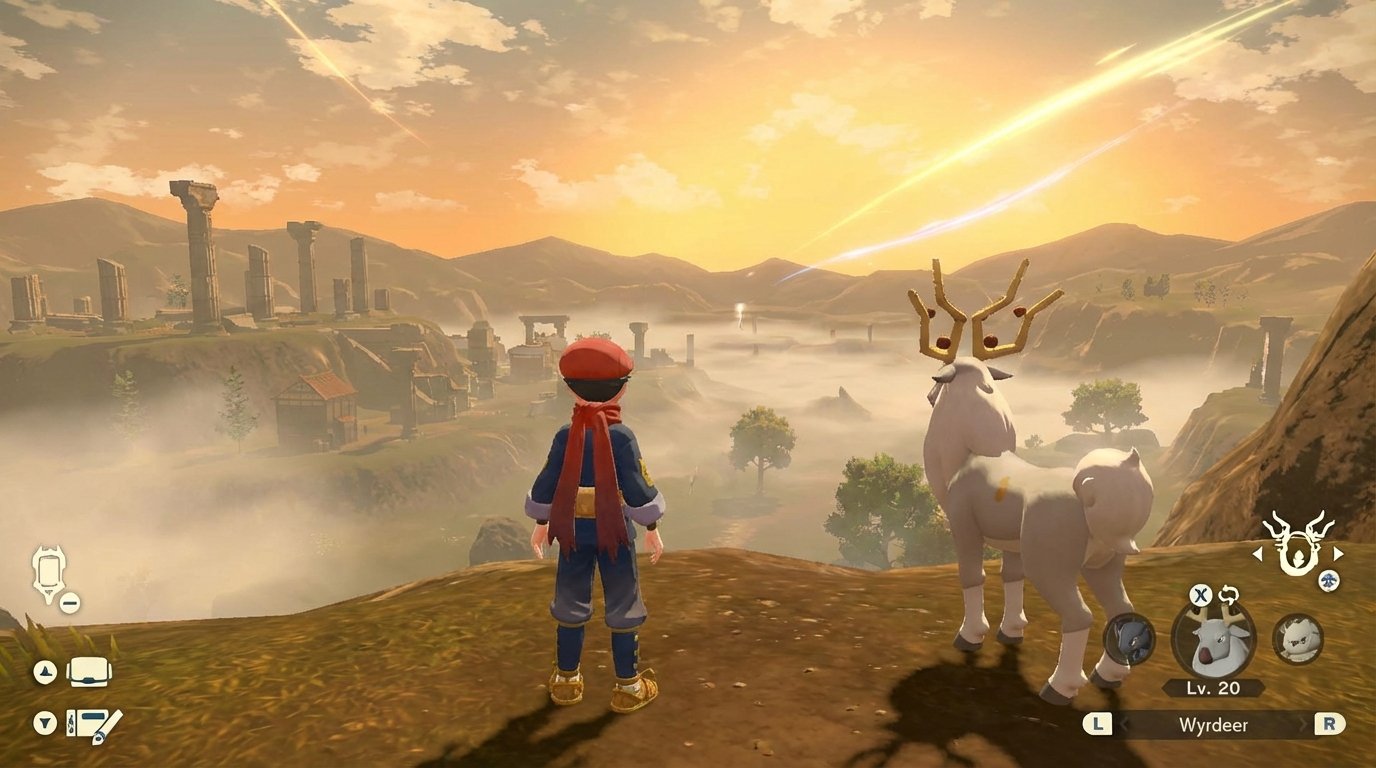Hide the map with the minus toggle
Image resolution: width=1376 pixels, height=768 pixels.
pos(68,602)
